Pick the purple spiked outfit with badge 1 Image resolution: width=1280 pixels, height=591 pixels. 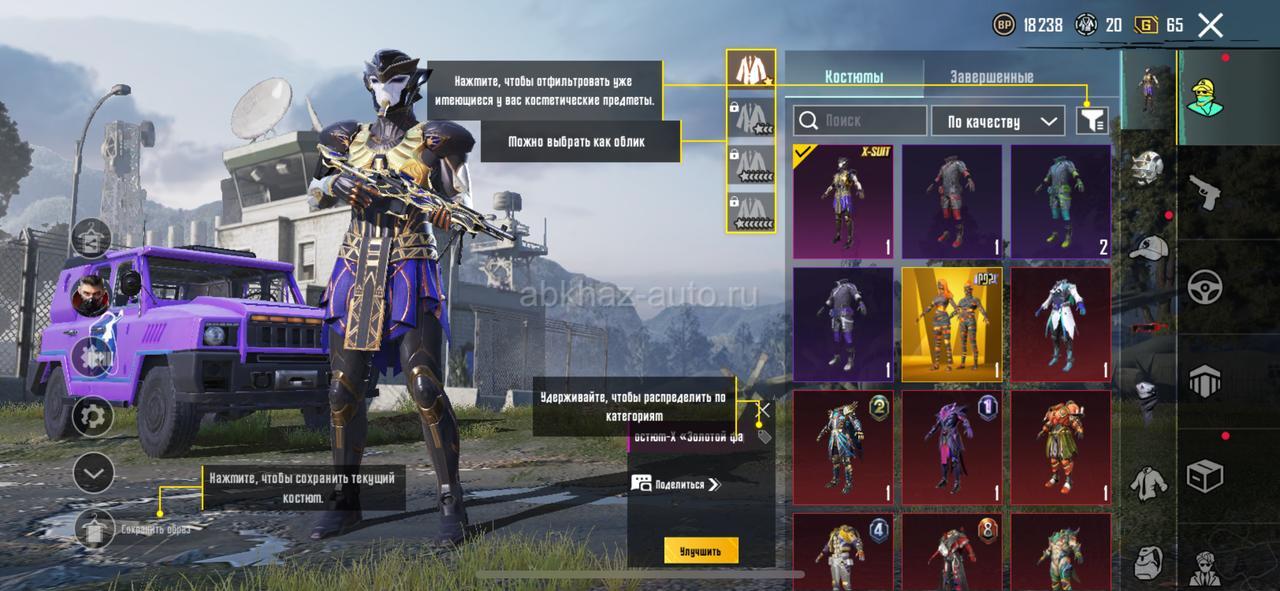tap(951, 447)
